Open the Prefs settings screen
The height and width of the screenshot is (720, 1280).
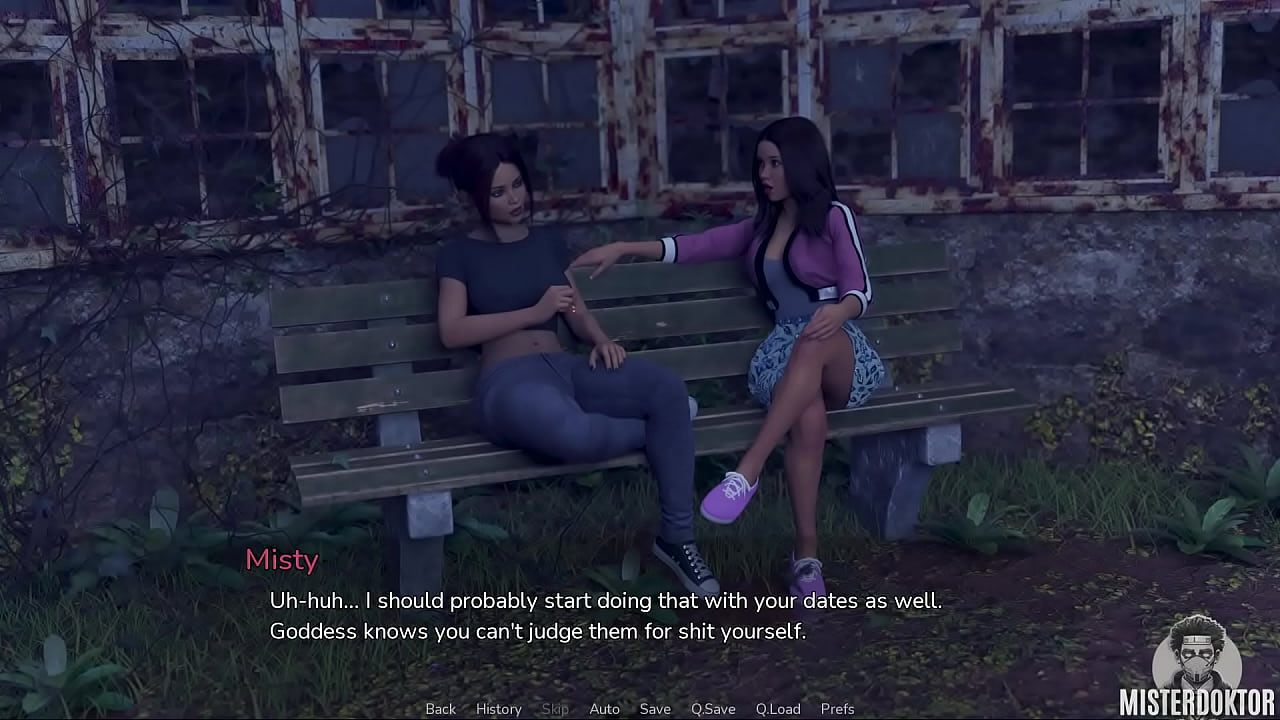pos(837,709)
